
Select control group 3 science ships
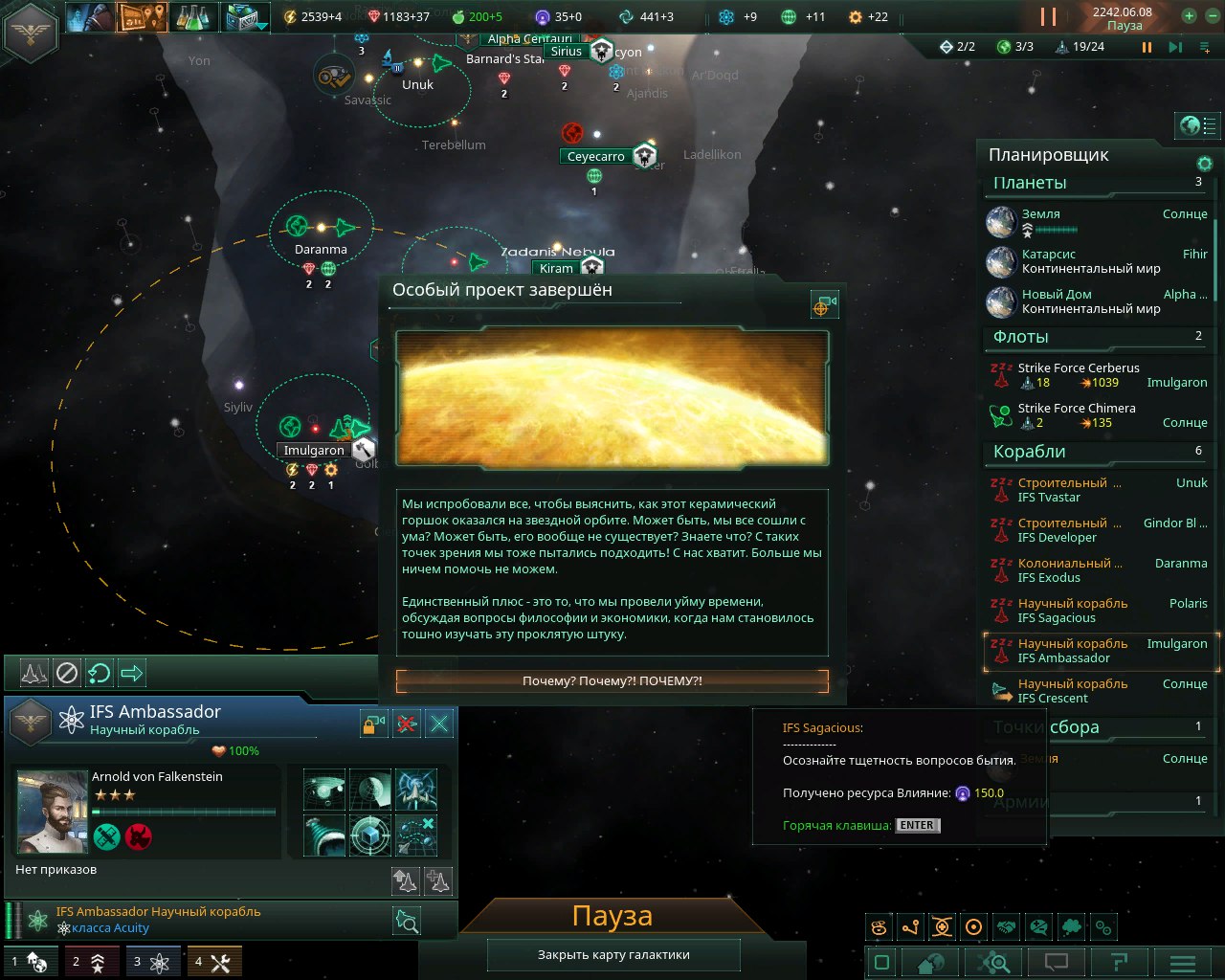pos(151,962)
